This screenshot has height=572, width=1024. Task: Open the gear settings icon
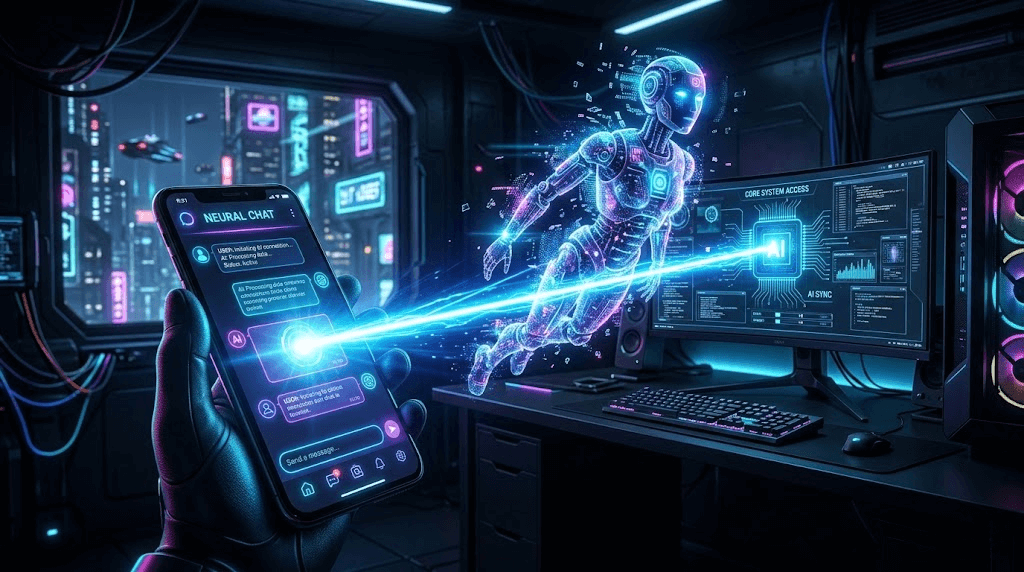pyautogui.click(x=401, y=455)
